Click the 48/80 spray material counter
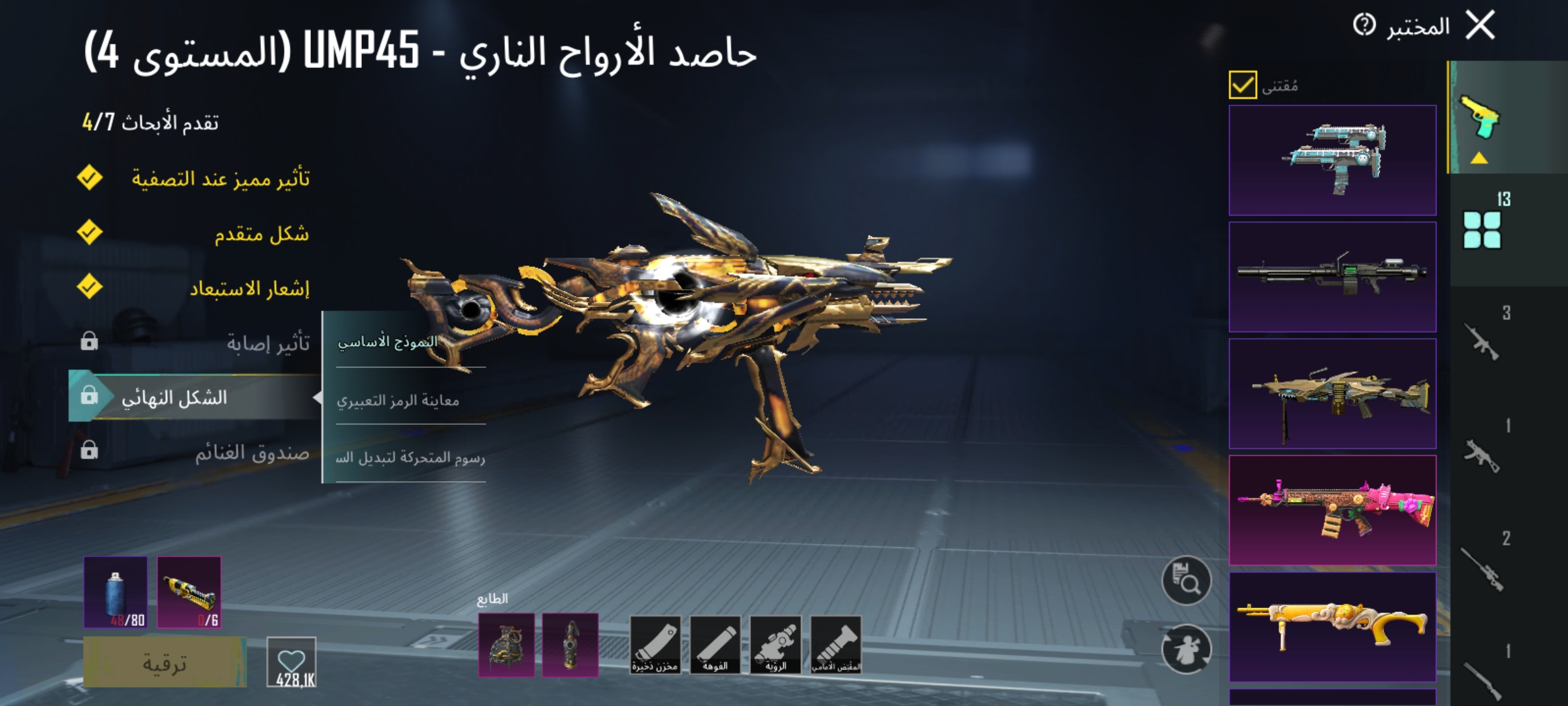 tap(115, 591)
